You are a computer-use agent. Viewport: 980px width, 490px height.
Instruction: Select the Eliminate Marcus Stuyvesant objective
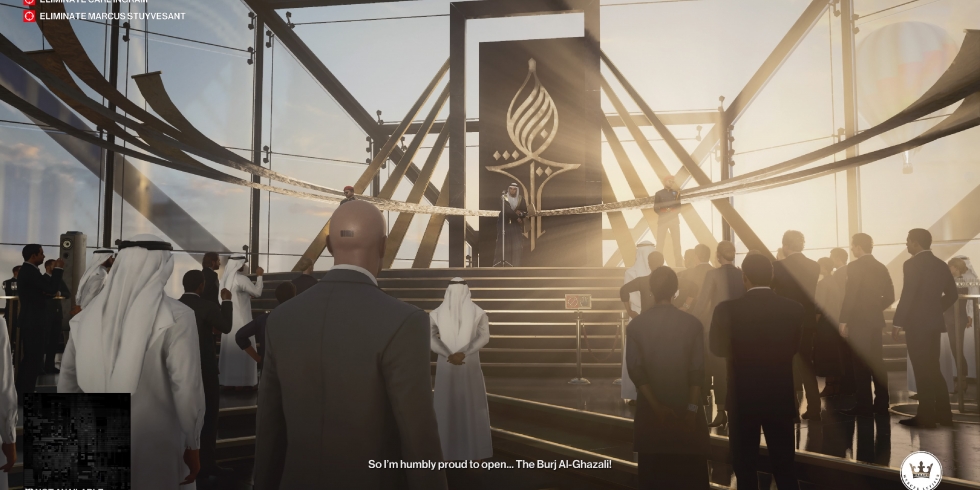(x=111, y=16)
